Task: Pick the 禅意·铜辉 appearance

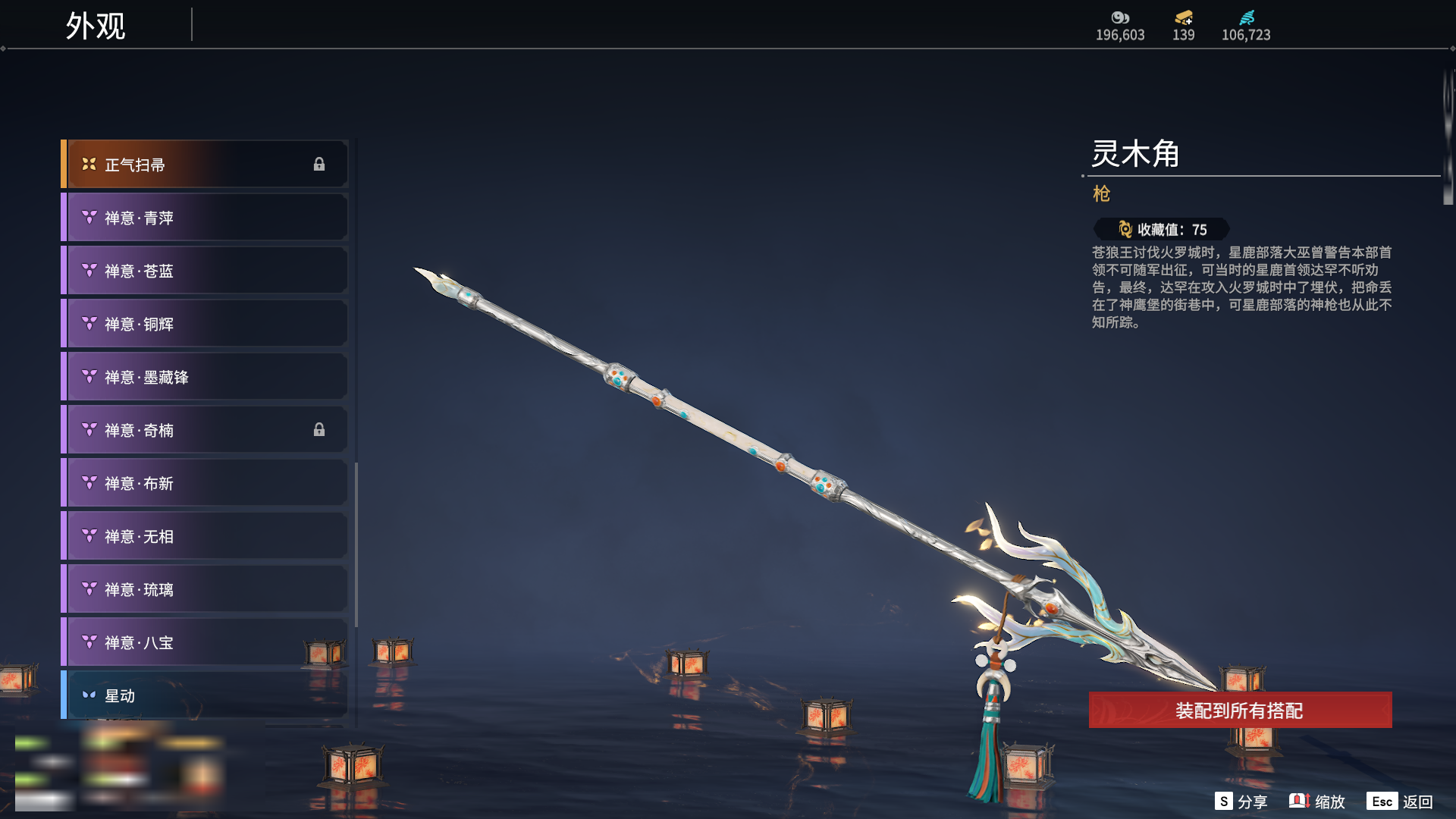Action: tap(205, 324)
